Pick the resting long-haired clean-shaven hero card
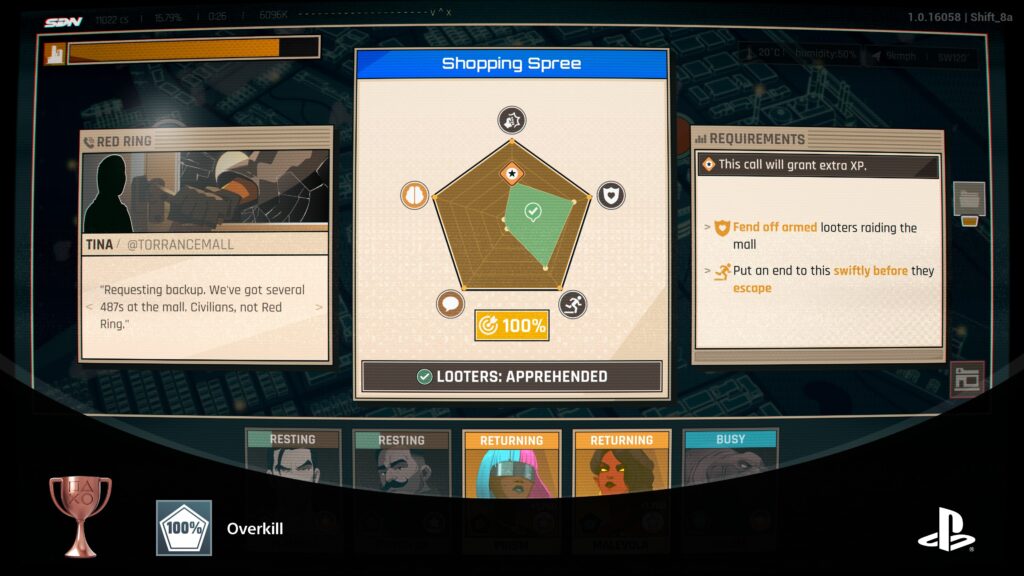Viewport: 1024px width, 576px height. [292, 468]
